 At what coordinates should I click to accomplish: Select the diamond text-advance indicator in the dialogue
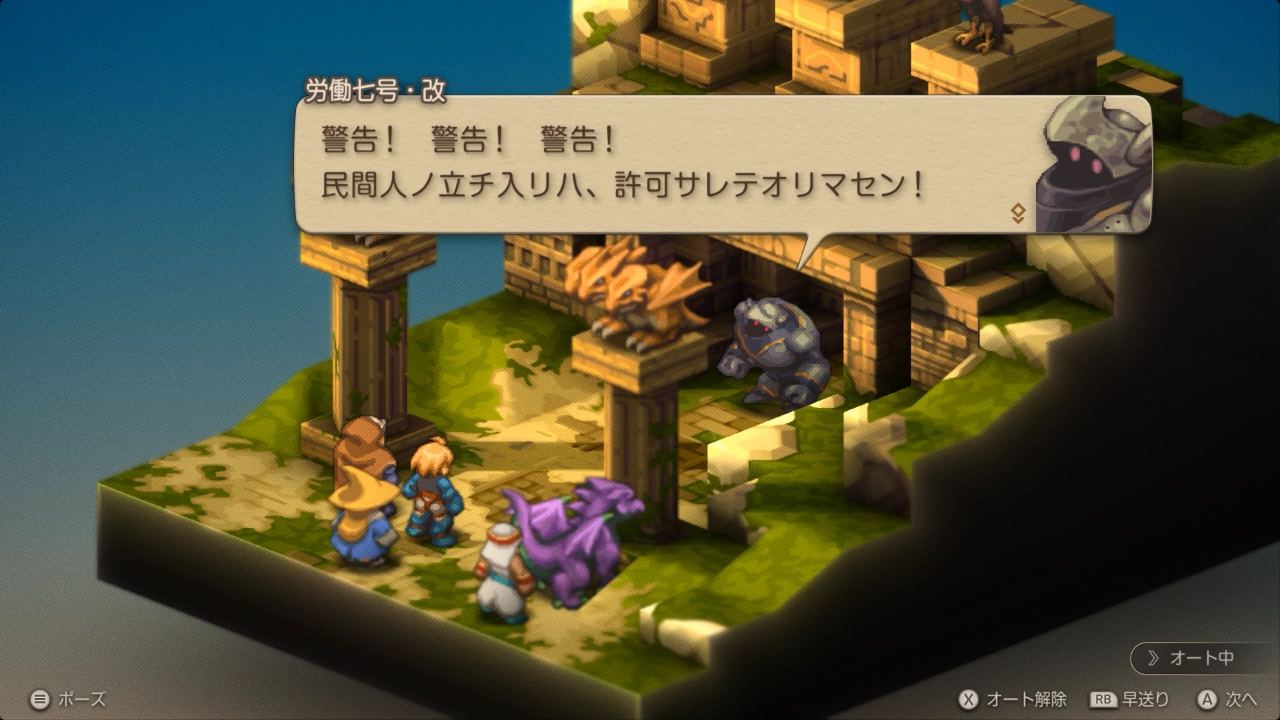(x=1018, y=213)
